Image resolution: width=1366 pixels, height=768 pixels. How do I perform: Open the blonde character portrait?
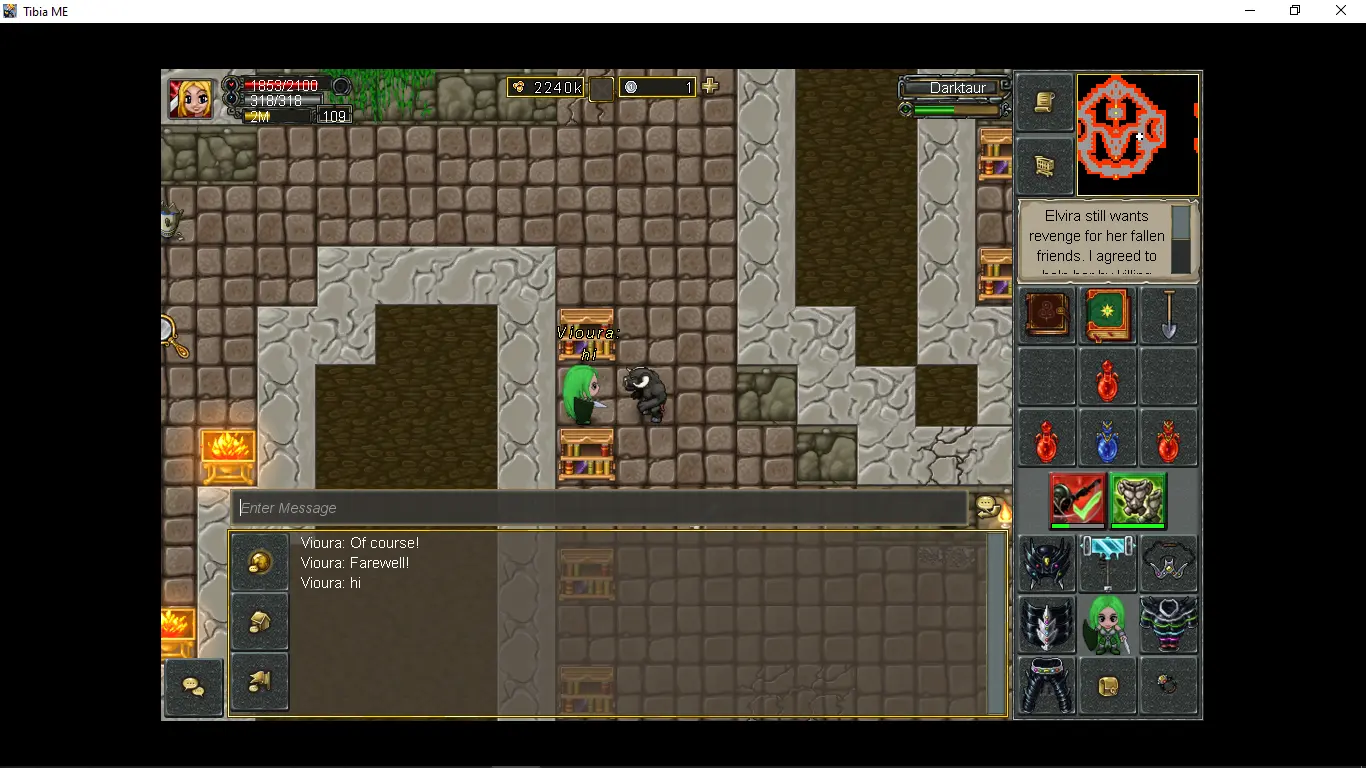click(x=190, y=99)
